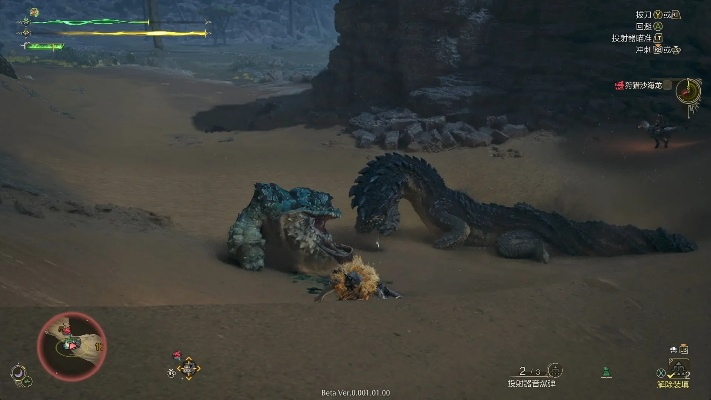This screenshot has height=400, width=711.
Task: Select the item bar slot with checkmark
Action: pyautogui.click(x=679, y=367)
